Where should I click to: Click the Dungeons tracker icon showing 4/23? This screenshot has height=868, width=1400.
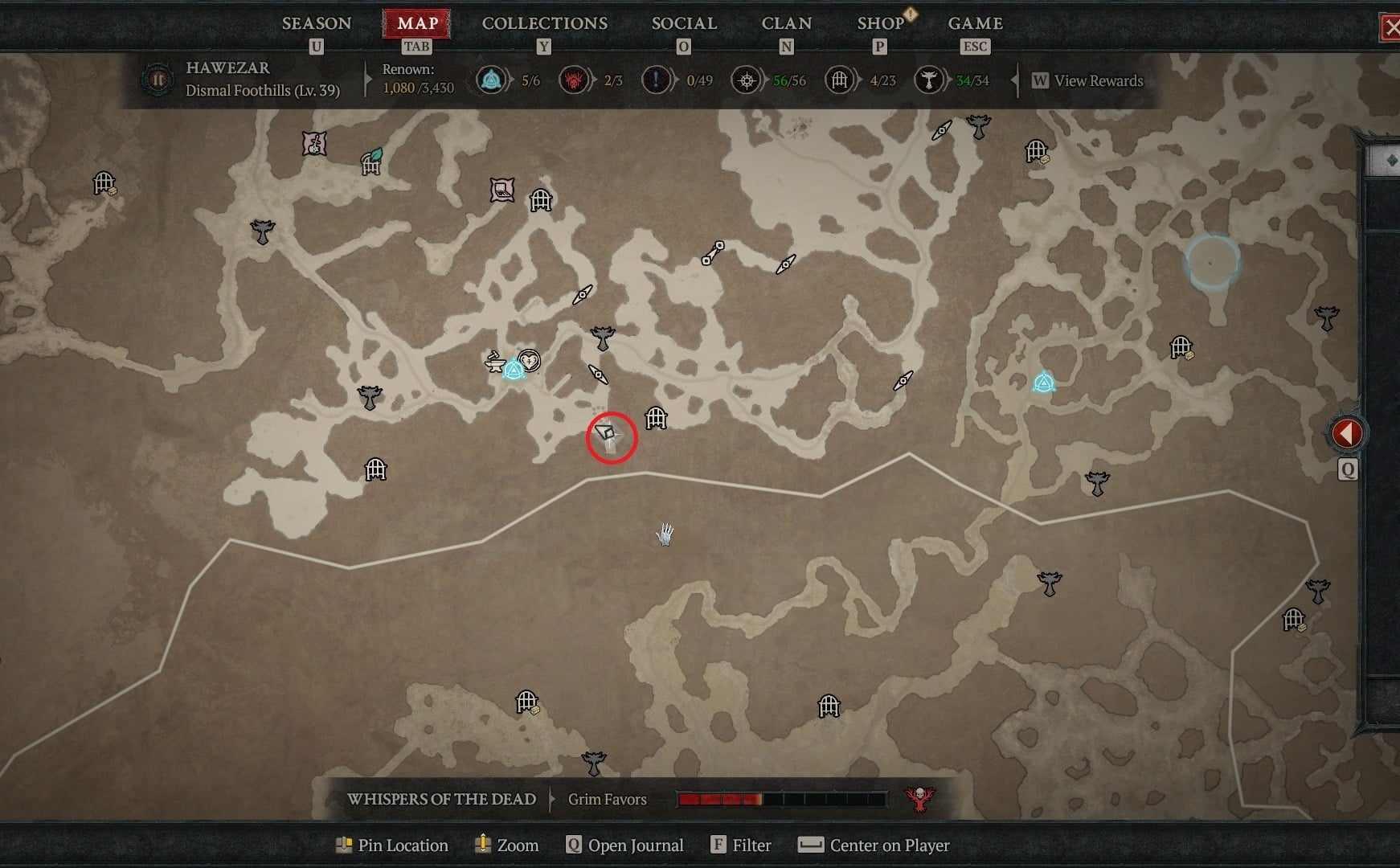pyautogui.click(x=840, y=80)
